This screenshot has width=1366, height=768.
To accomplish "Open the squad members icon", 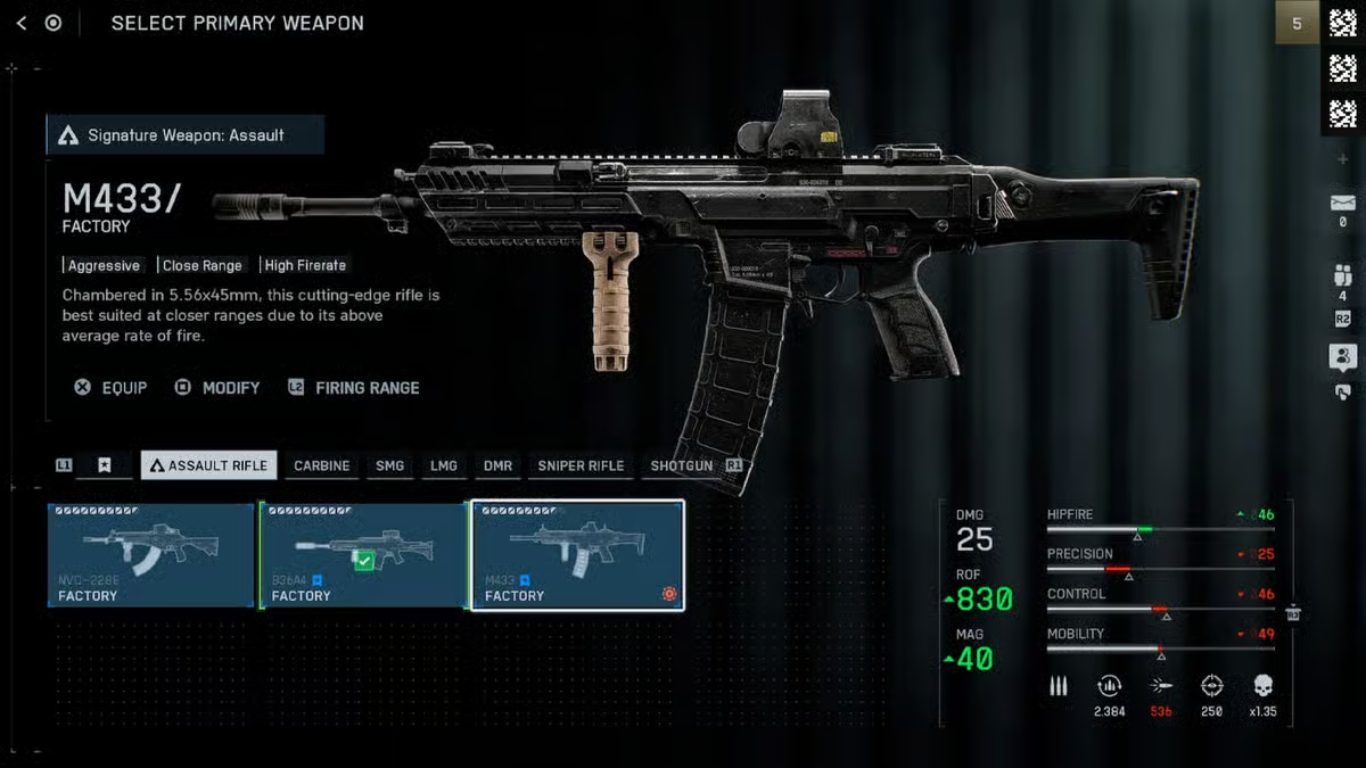I will (1343, 275).
